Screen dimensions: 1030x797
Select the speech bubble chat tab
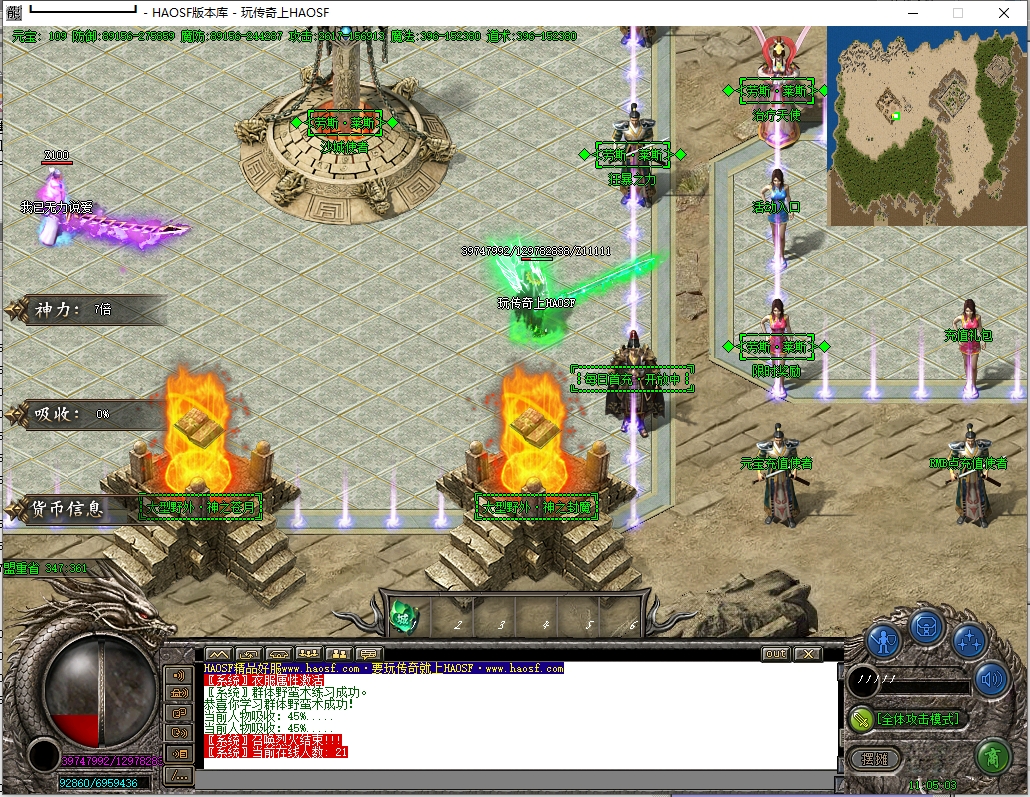[x=368, y=654]
